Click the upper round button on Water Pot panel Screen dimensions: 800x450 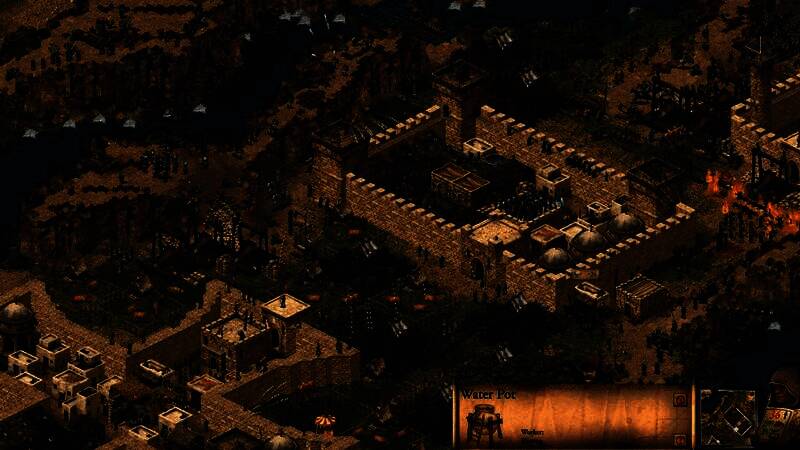679,400
